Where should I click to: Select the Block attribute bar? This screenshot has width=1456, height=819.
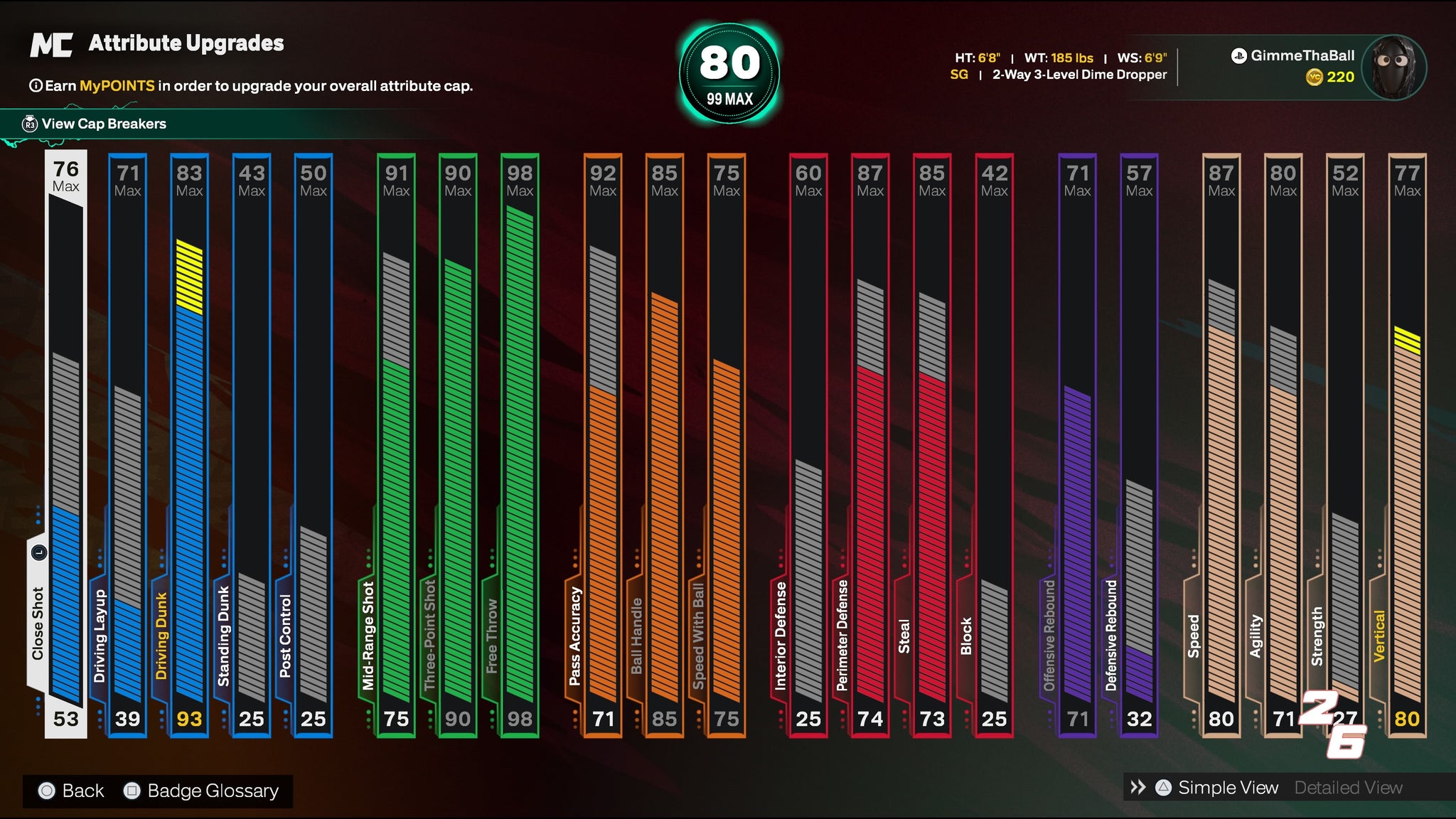994,444
